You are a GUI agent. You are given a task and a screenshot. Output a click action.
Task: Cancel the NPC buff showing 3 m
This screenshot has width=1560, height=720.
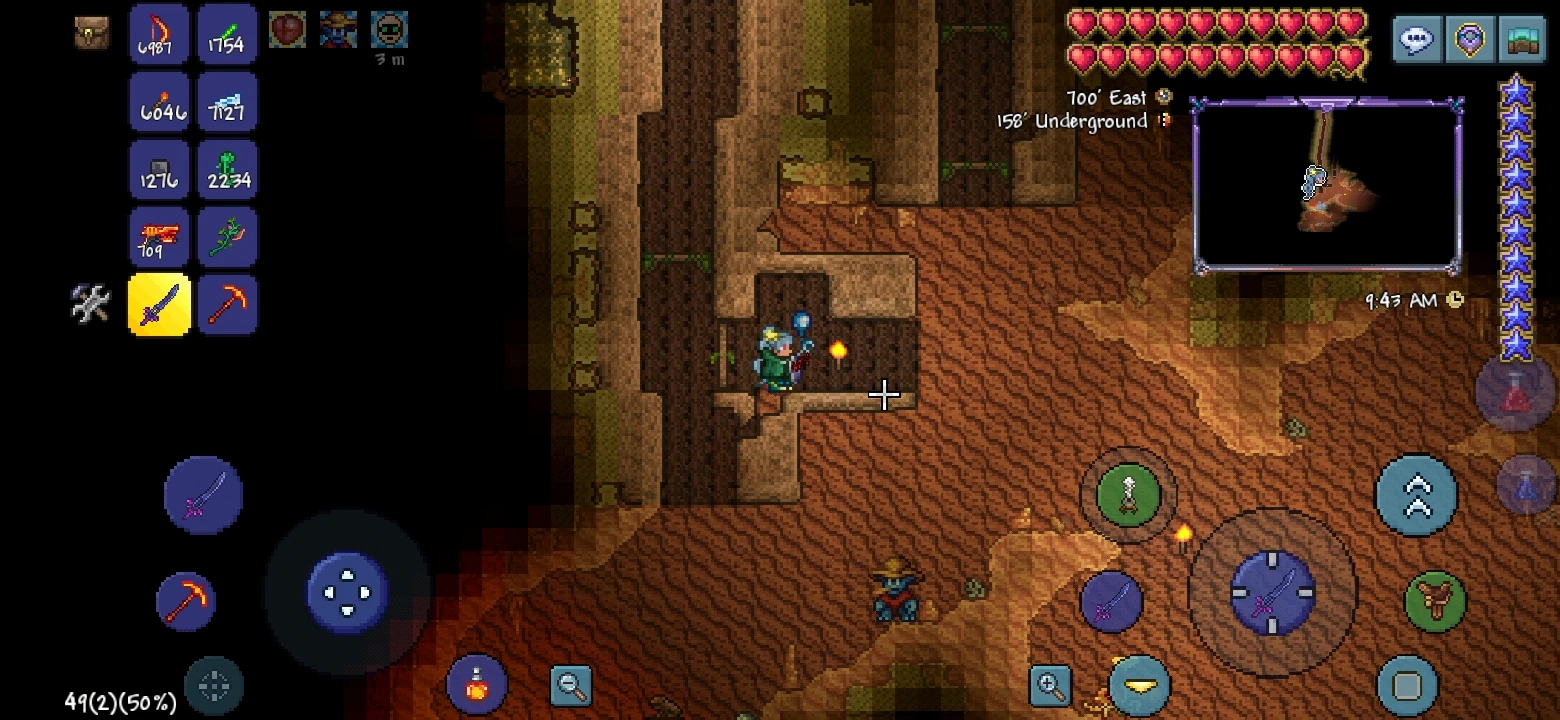389,30
